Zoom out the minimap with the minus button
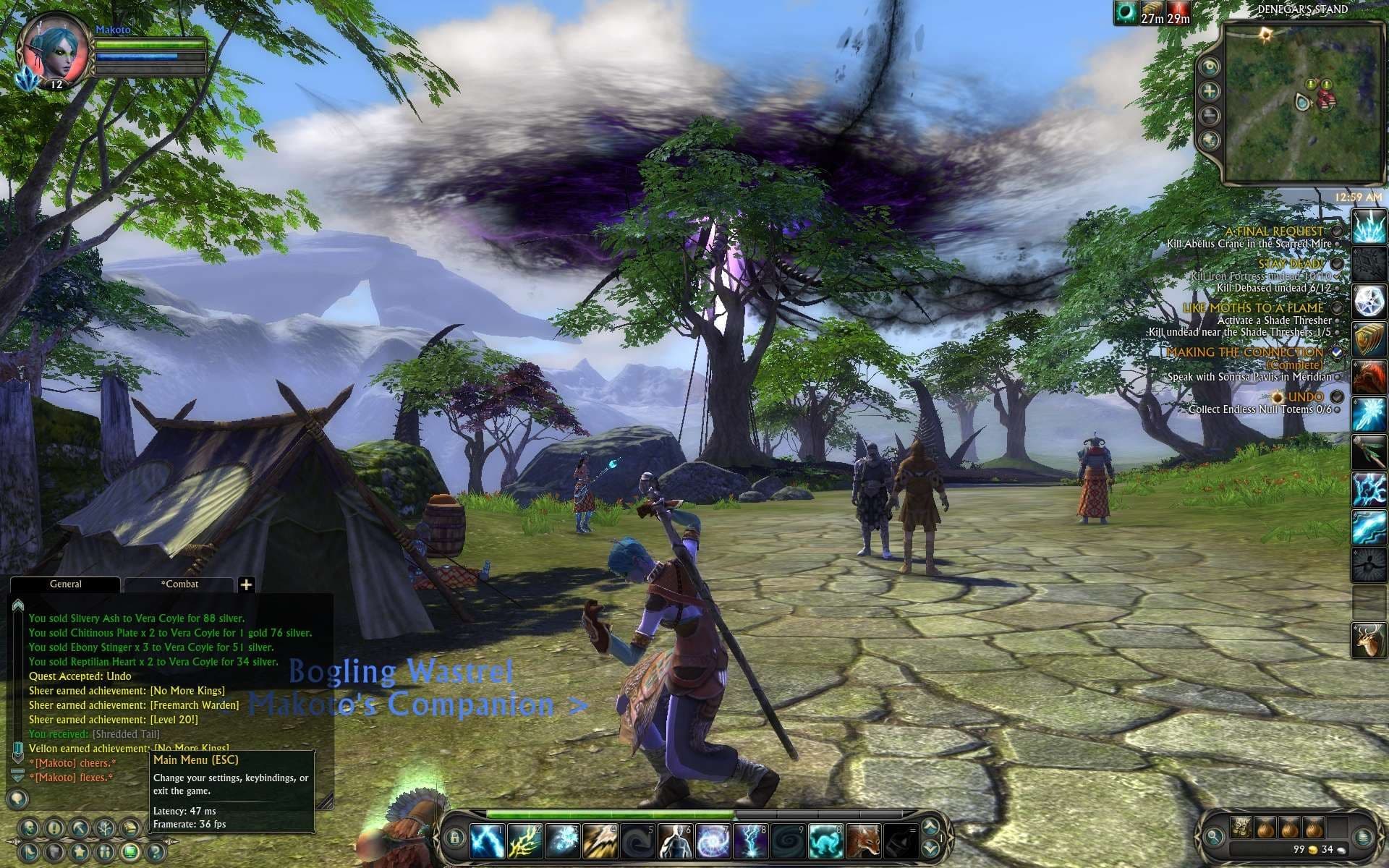This screenshot has width=1389, height=868. pyautogui.click(x=1209, y=115)
